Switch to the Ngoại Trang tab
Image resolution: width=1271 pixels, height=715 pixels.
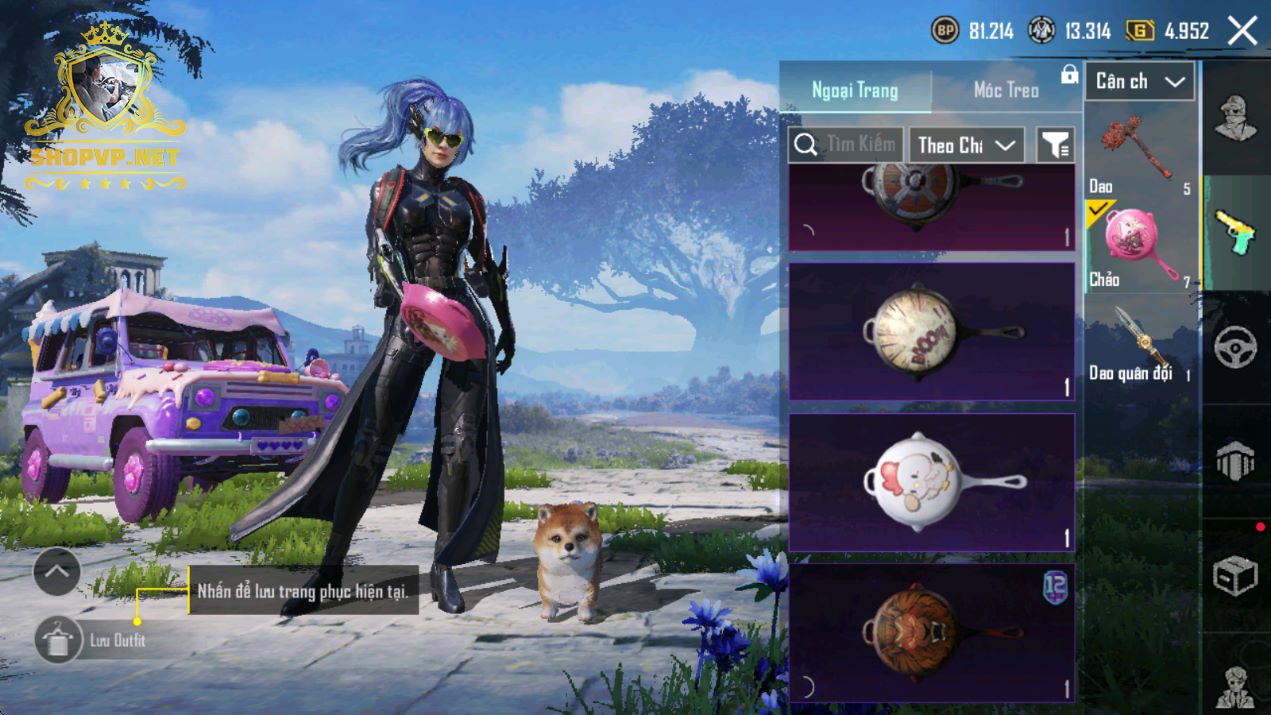coord(855,91)
